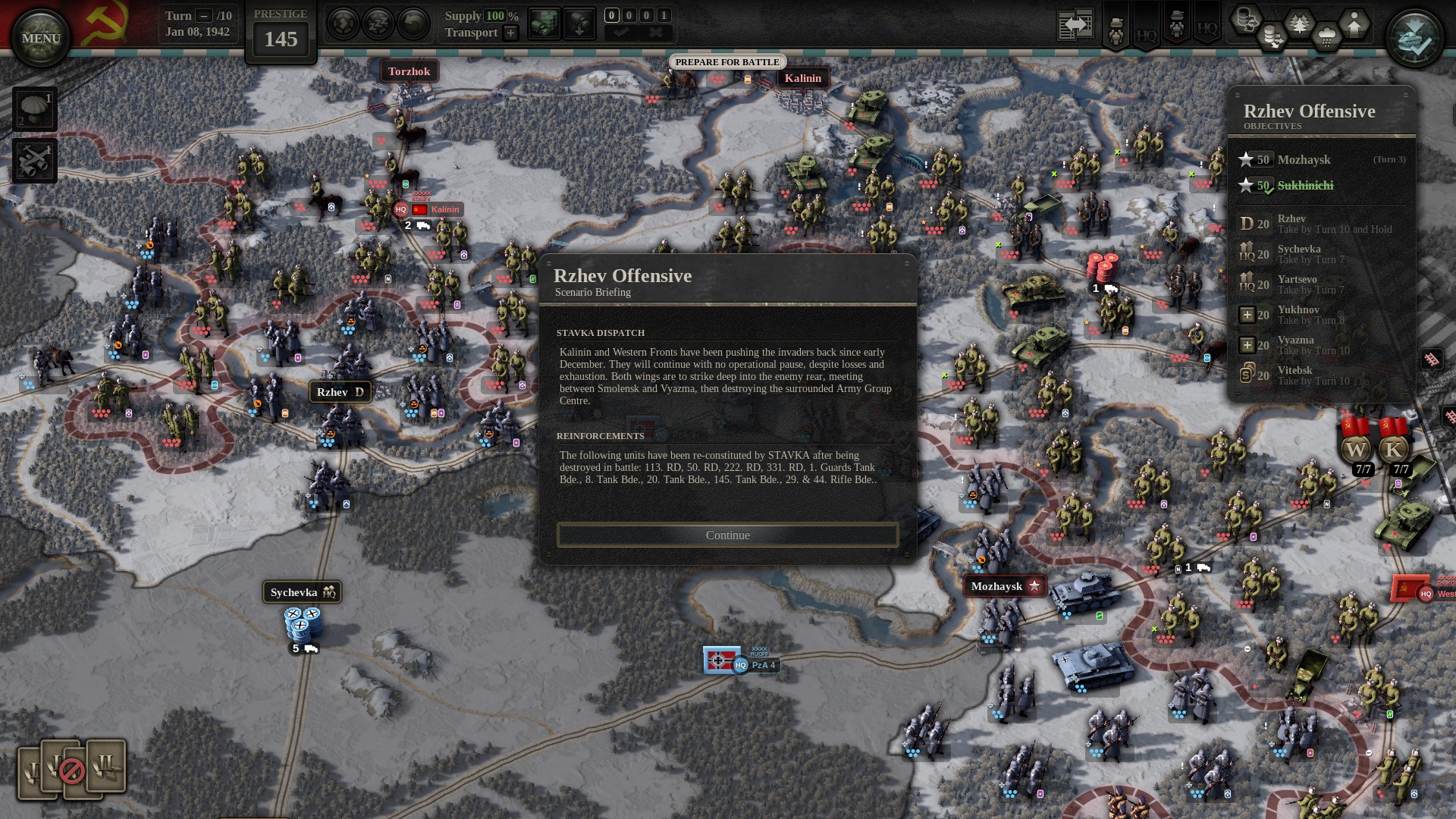Viewport: 1456px width, 819px height.
Task: Click the next unit arrow button
Action: click(x=343, y=25)
